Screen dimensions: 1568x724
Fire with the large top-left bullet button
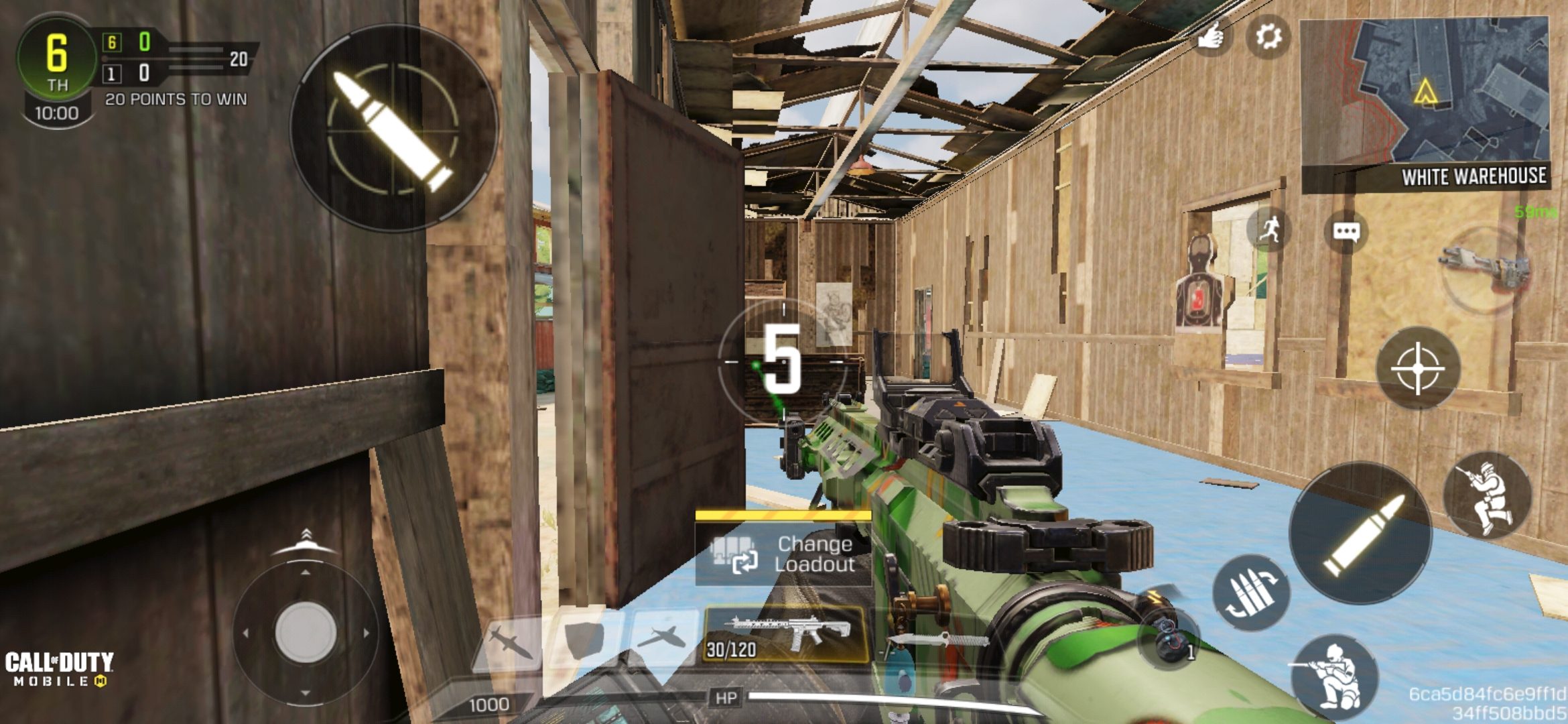[x=393, y=129]
